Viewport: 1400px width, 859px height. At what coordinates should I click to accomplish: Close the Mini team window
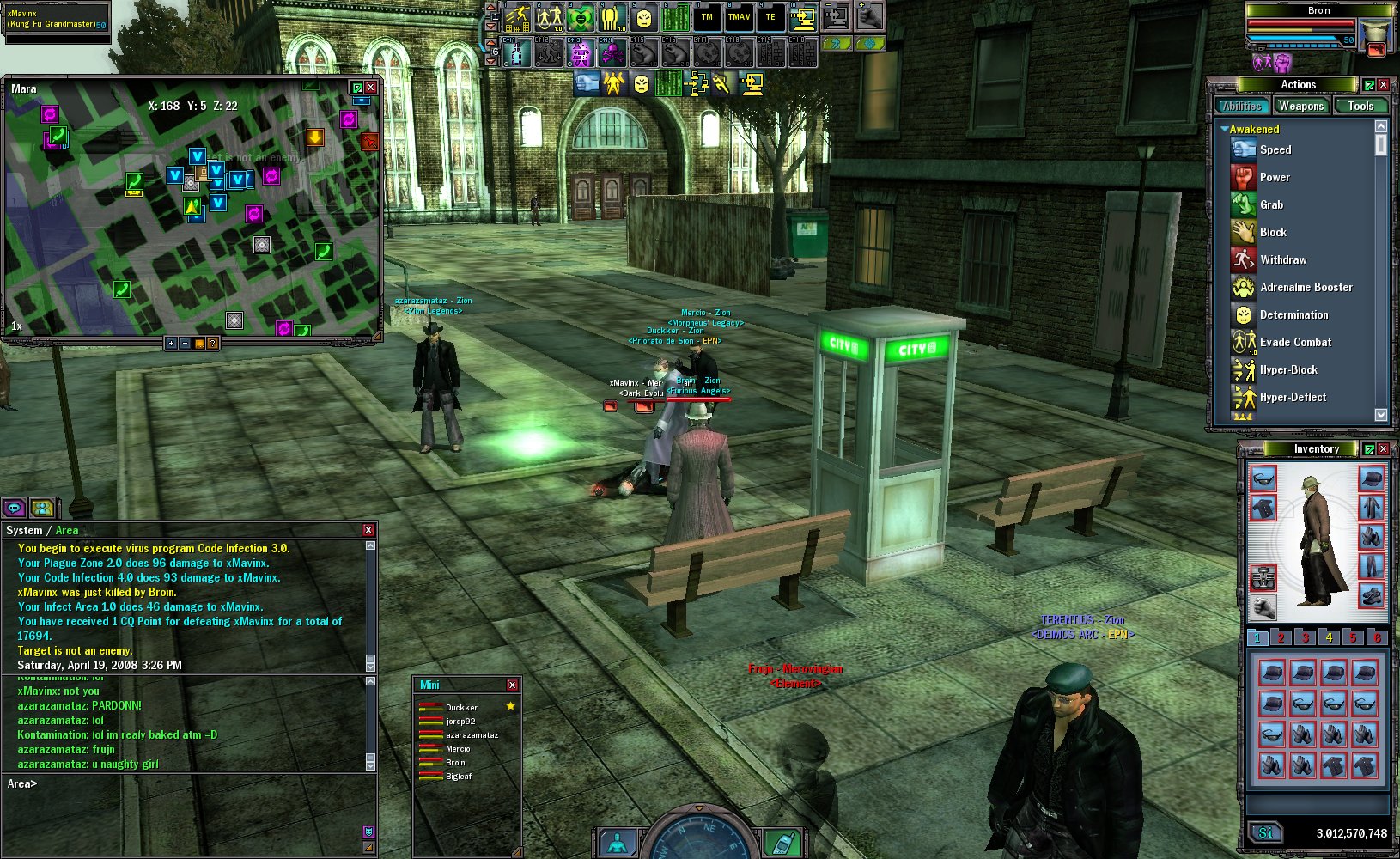pos(512,685)
